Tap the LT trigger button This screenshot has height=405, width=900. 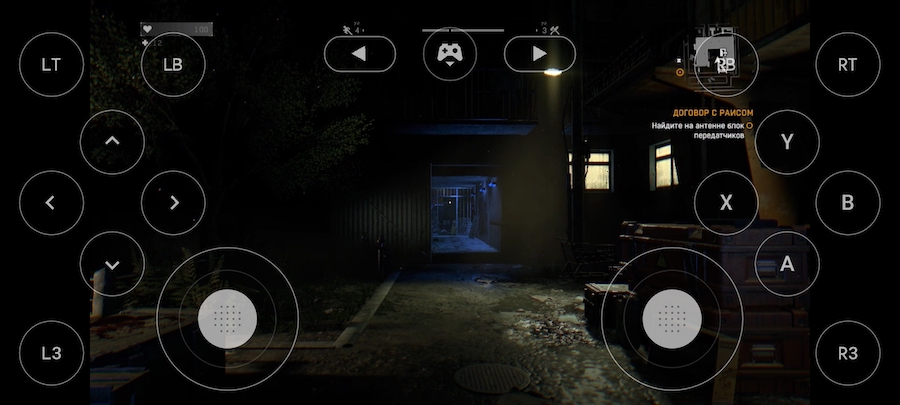pyautogui.click(x=51, y=64)
